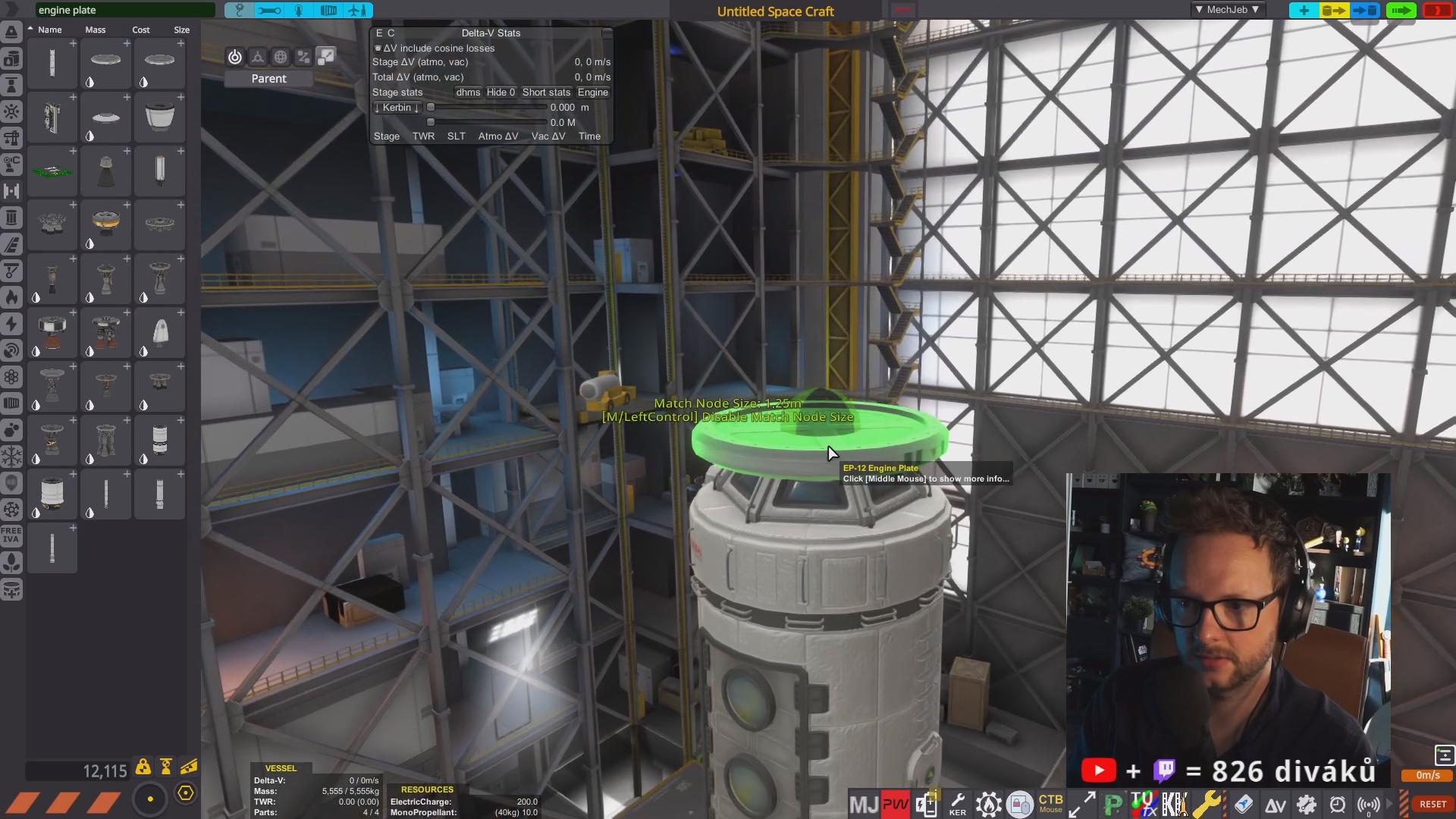
Task: Open the blue load craft button
Action: click(1364, 11)
